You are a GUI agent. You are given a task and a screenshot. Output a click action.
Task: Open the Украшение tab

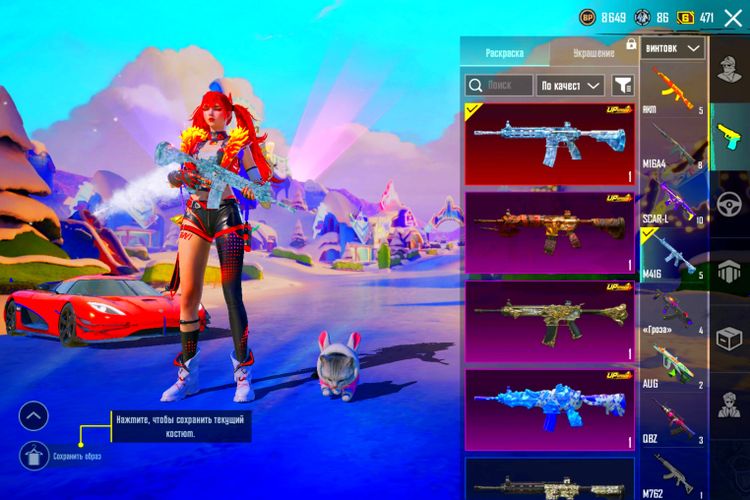point(593,52)
